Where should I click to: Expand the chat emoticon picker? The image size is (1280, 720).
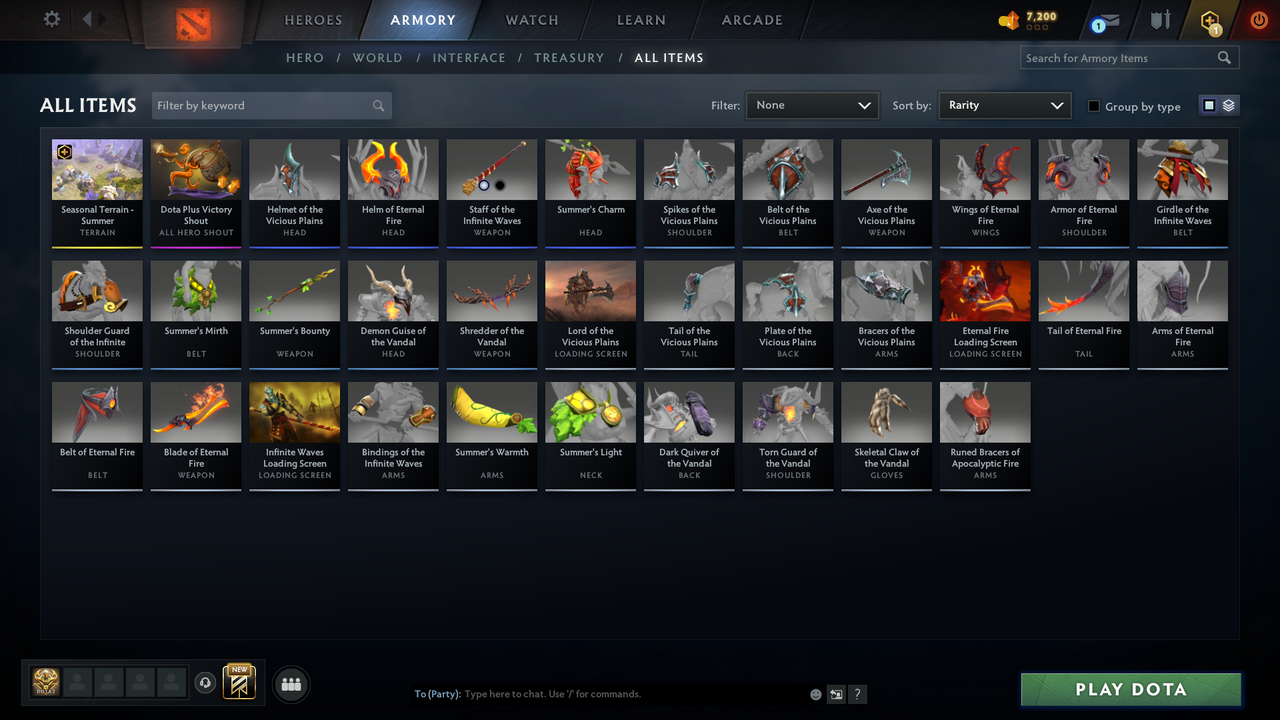point(814,693)
